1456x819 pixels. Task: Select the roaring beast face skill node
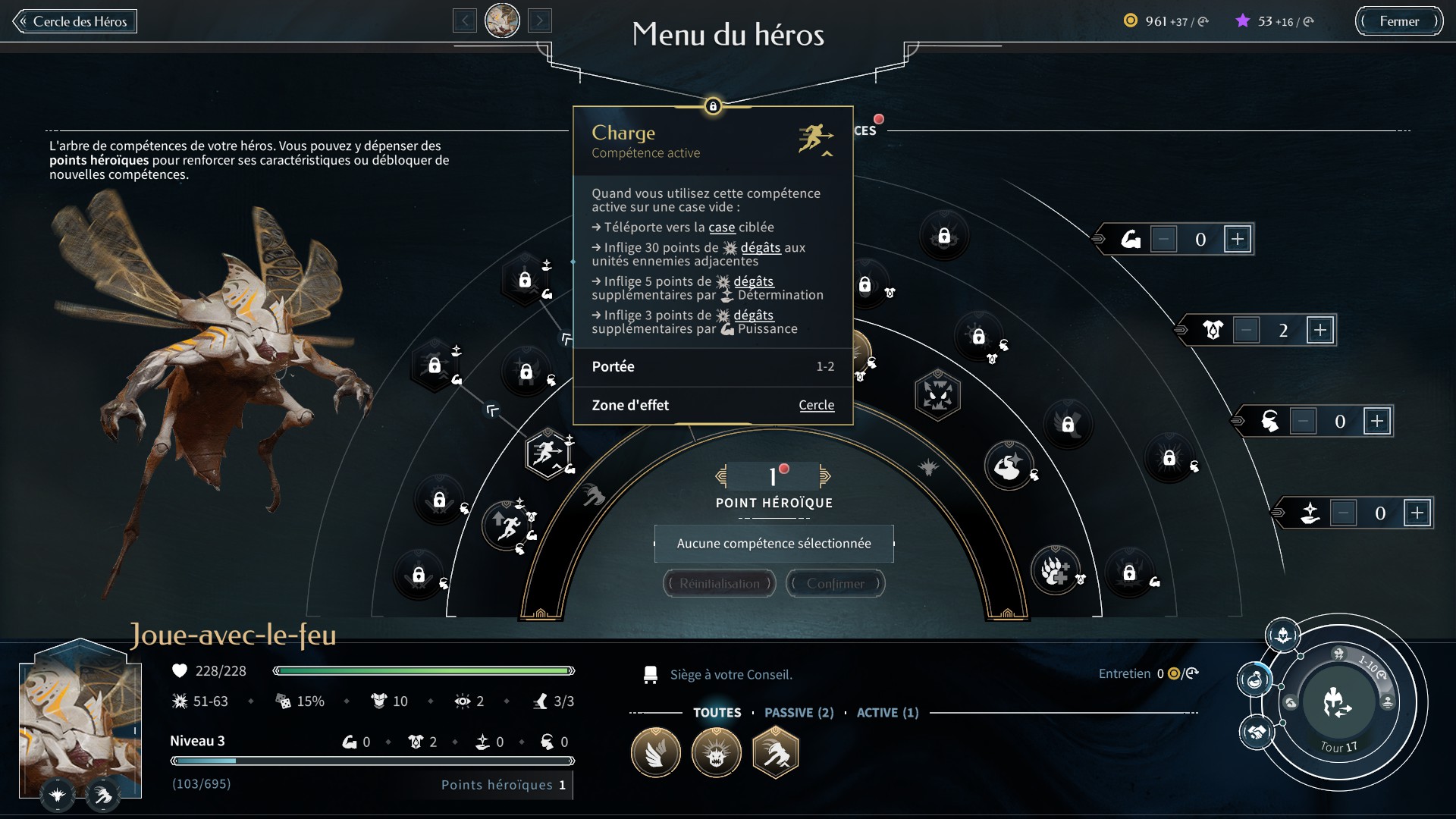(938, 395)
